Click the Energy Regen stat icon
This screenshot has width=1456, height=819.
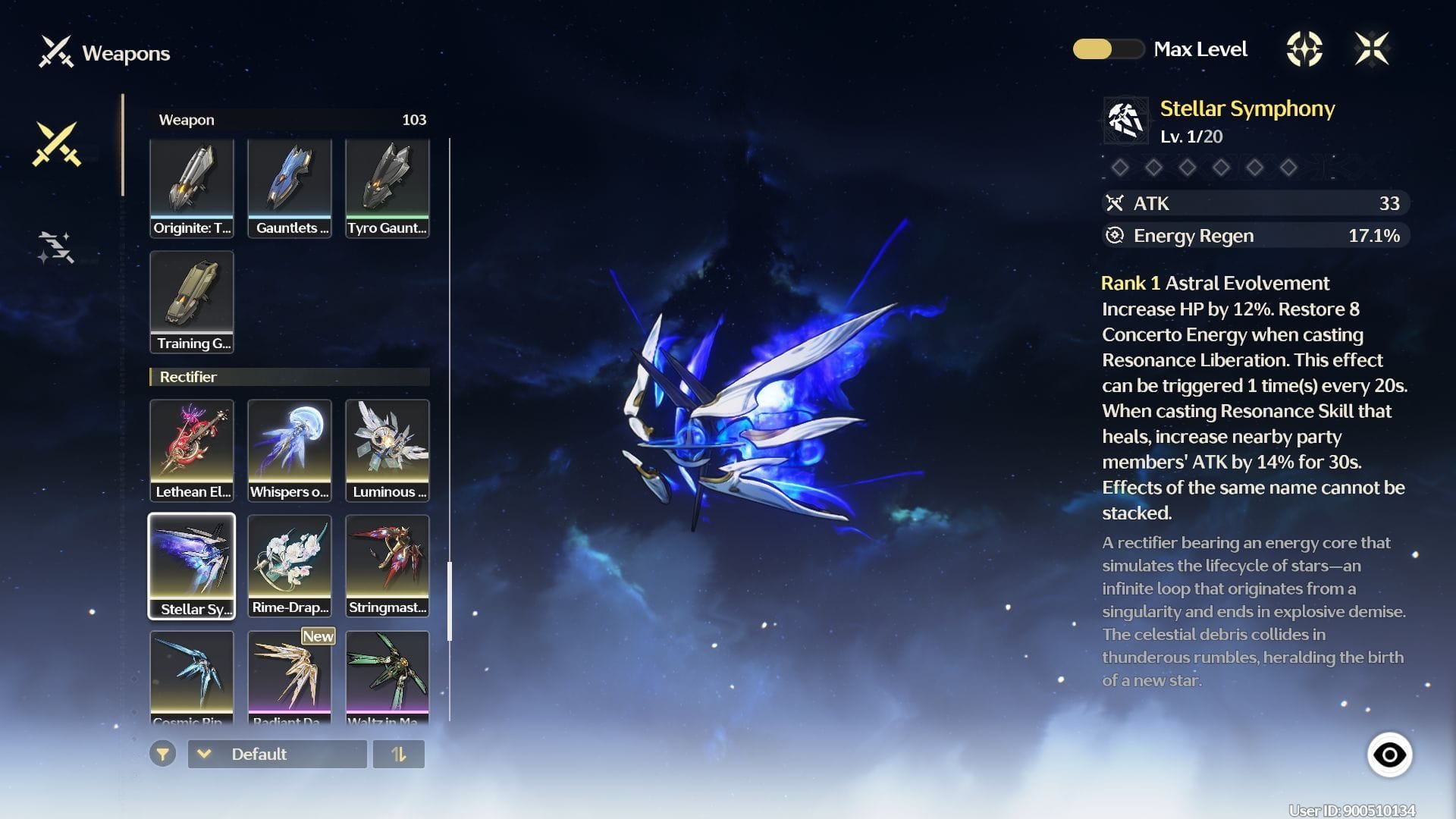pyautogui.click(x=1115, y=235)
